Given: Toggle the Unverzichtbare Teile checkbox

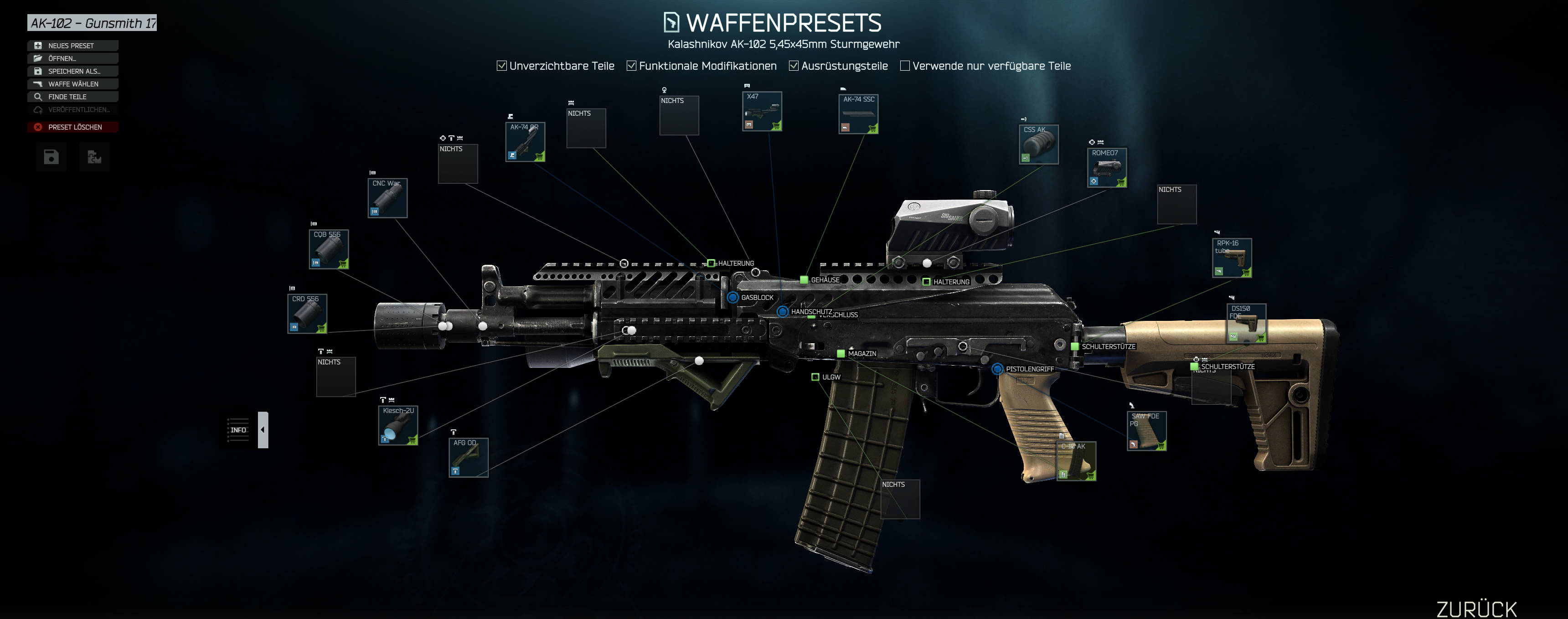Looking at the screenshot, I should coord(501,66).
